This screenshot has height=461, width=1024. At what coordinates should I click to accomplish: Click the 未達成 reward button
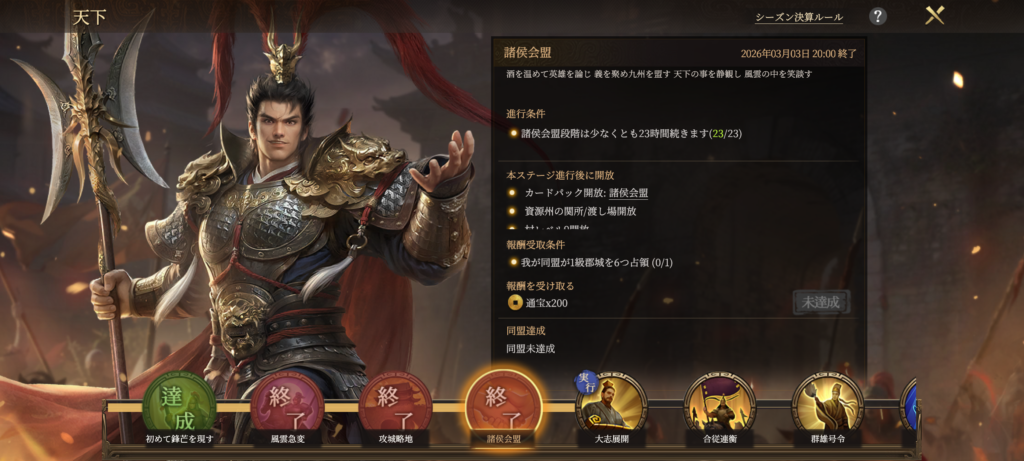[821, 301]
